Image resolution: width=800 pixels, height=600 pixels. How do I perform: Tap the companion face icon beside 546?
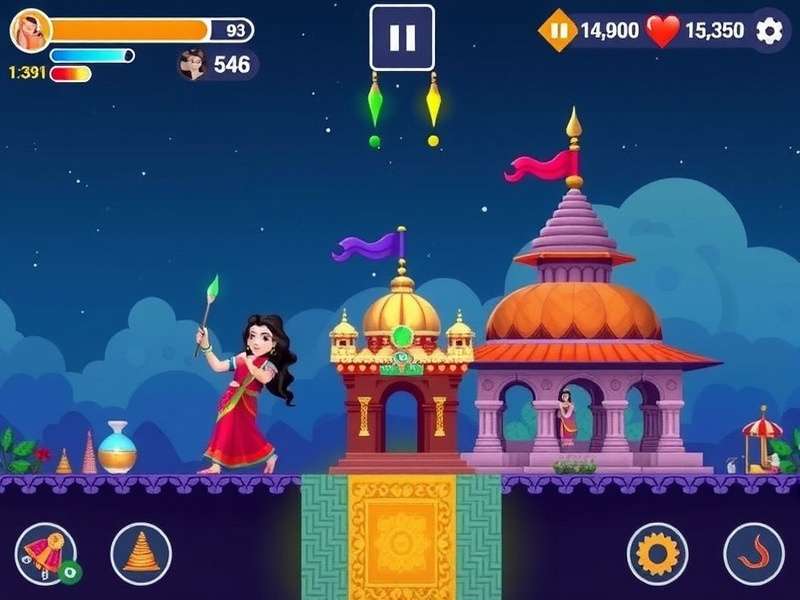[x=191, y=65]
